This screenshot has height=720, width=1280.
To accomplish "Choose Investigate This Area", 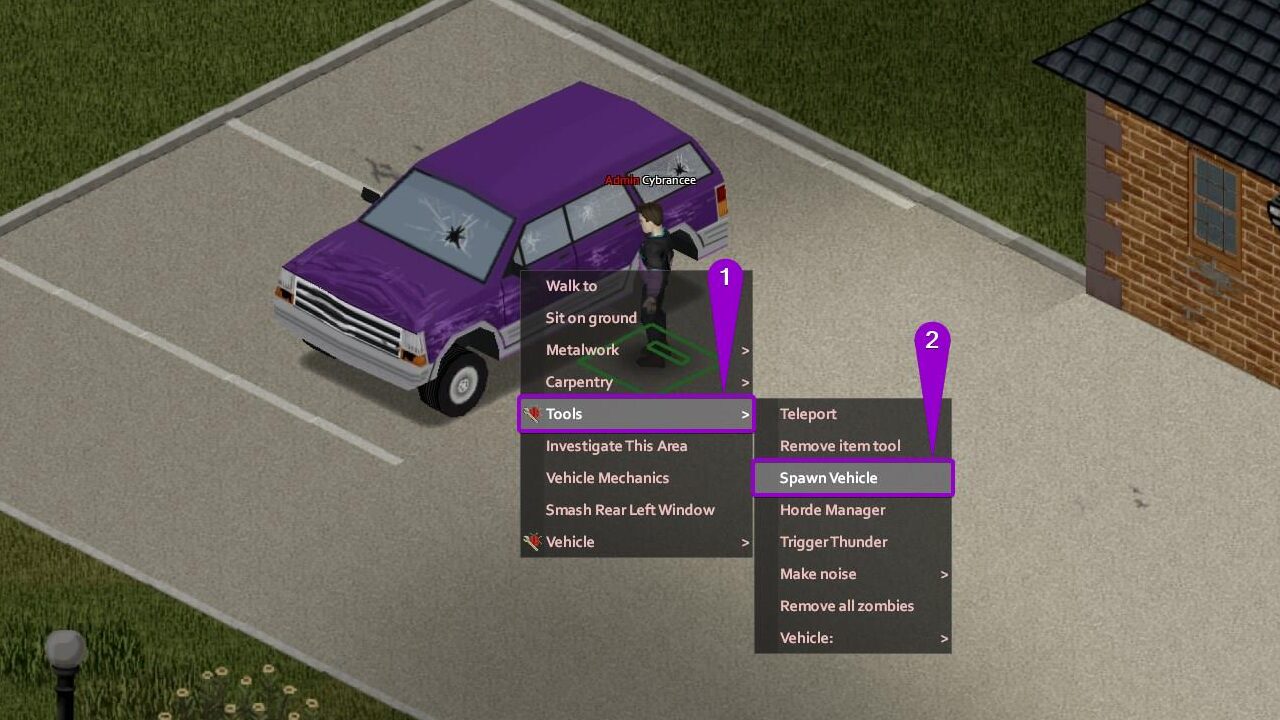I will coord(616,446).
